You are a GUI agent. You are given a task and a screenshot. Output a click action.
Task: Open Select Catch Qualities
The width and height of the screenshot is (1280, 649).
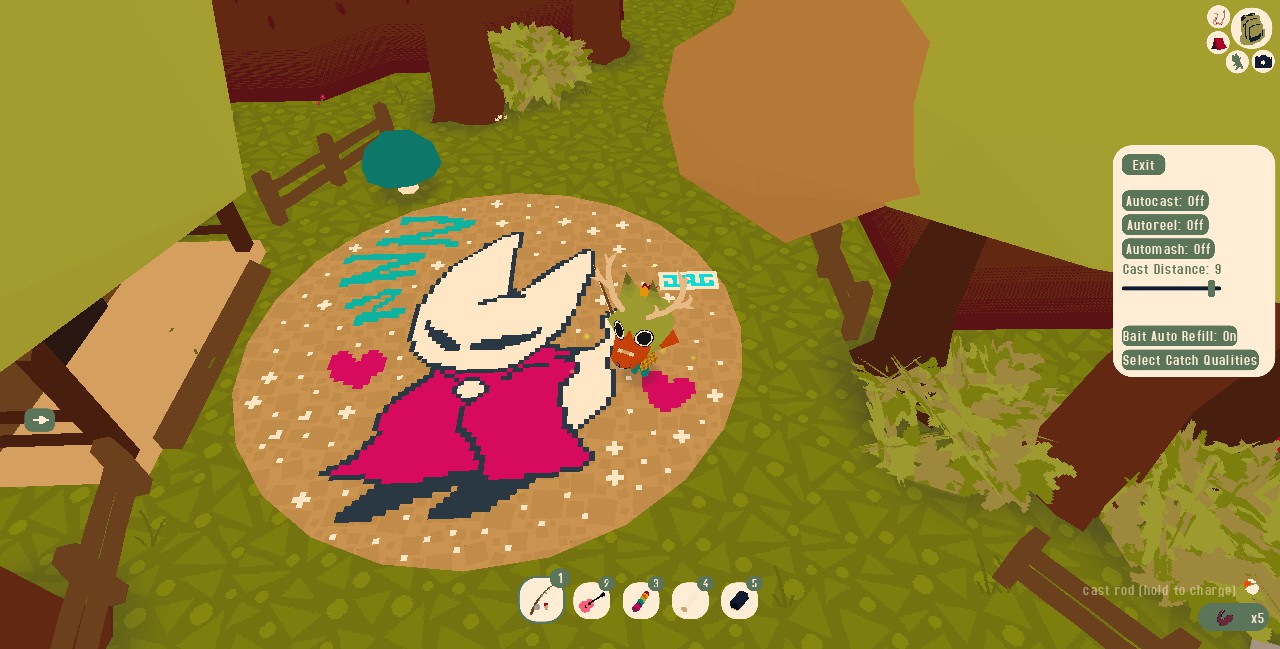tap(1189, 360)
